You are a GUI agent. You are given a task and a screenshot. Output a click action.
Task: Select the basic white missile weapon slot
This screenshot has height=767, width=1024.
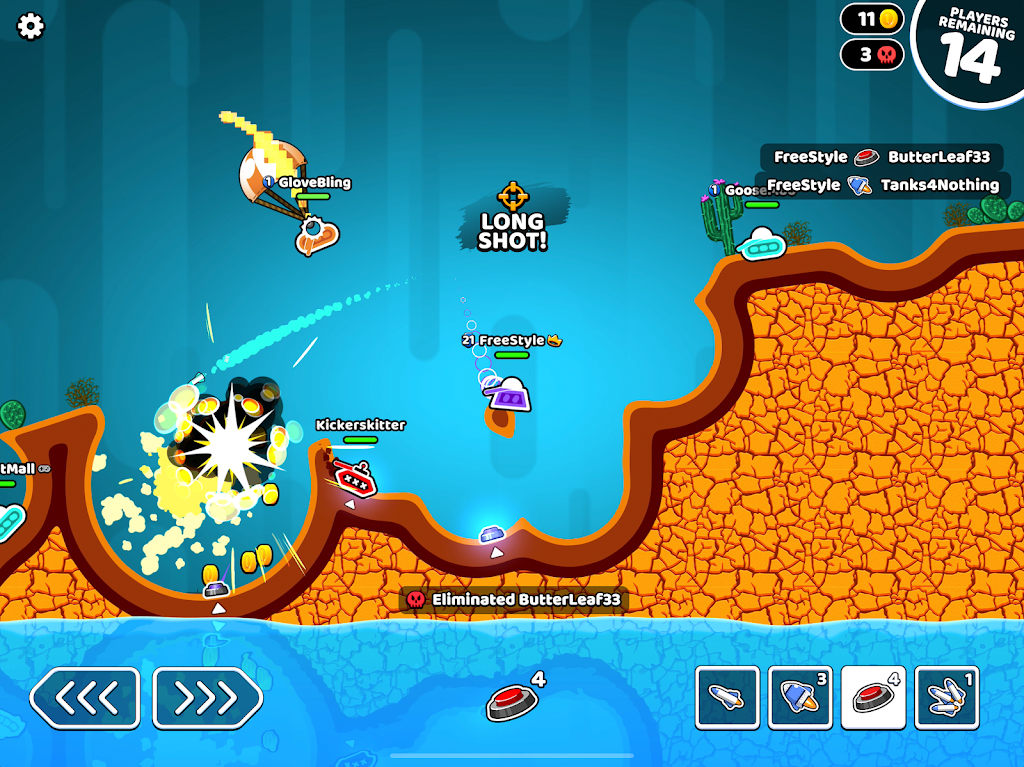(x=727, y=697)
